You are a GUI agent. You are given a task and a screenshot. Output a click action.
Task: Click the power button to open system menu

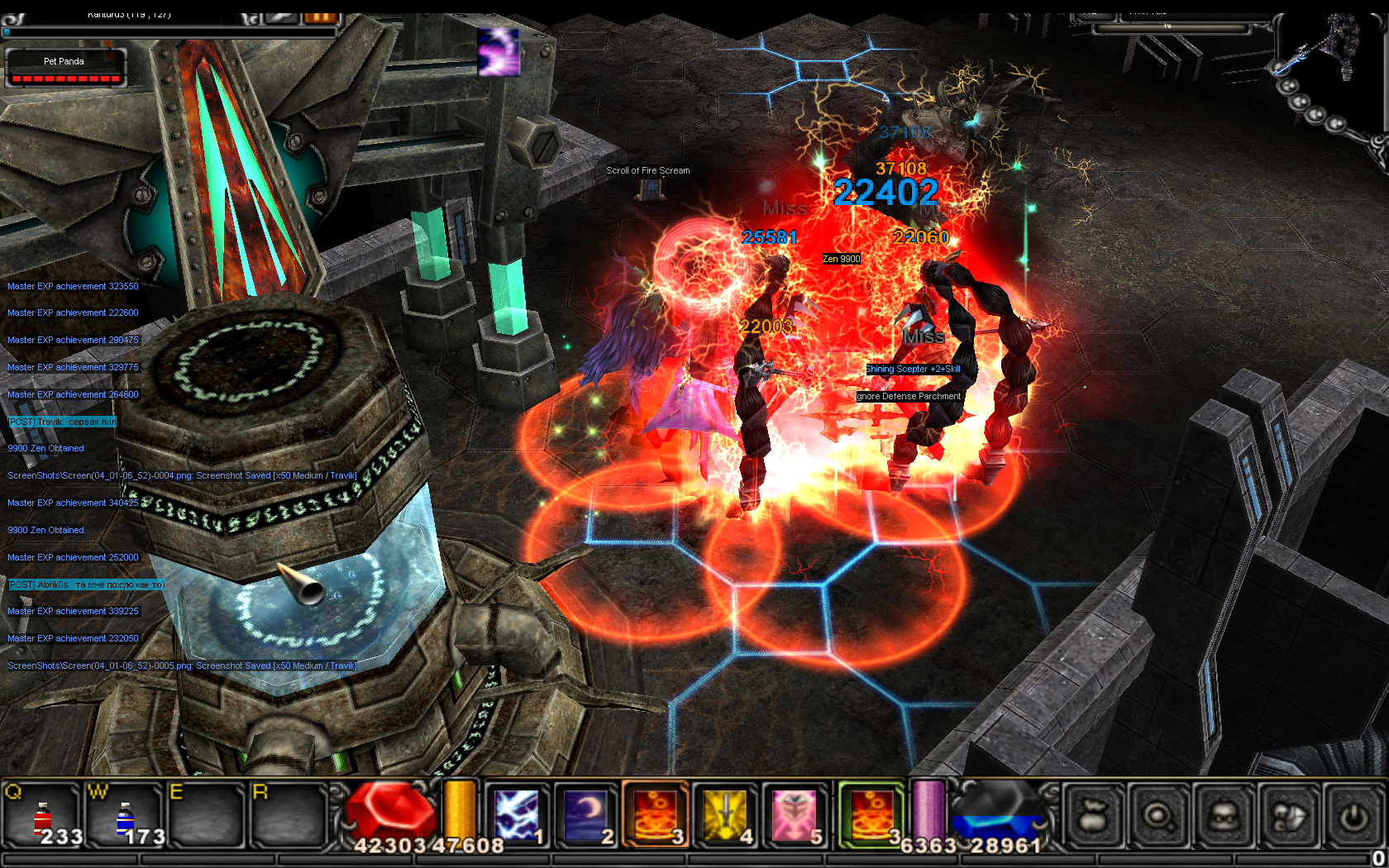point(1353,817)
